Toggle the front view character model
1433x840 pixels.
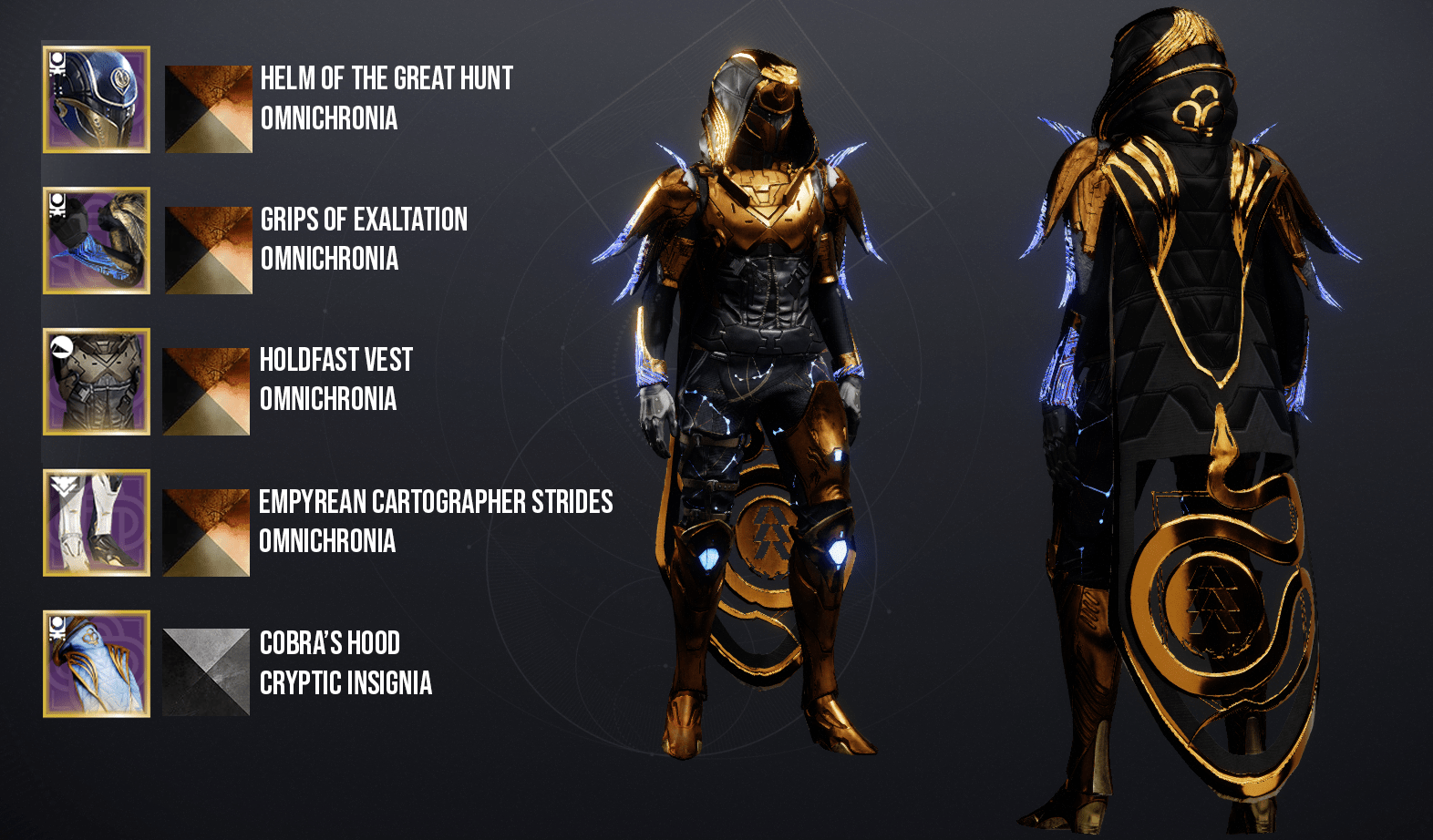point(766,410)
